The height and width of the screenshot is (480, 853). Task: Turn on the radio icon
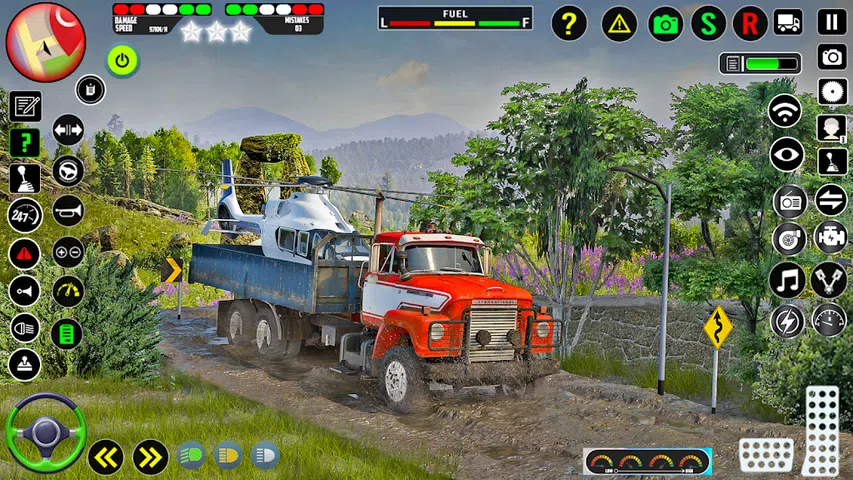[x=789, y=200]
